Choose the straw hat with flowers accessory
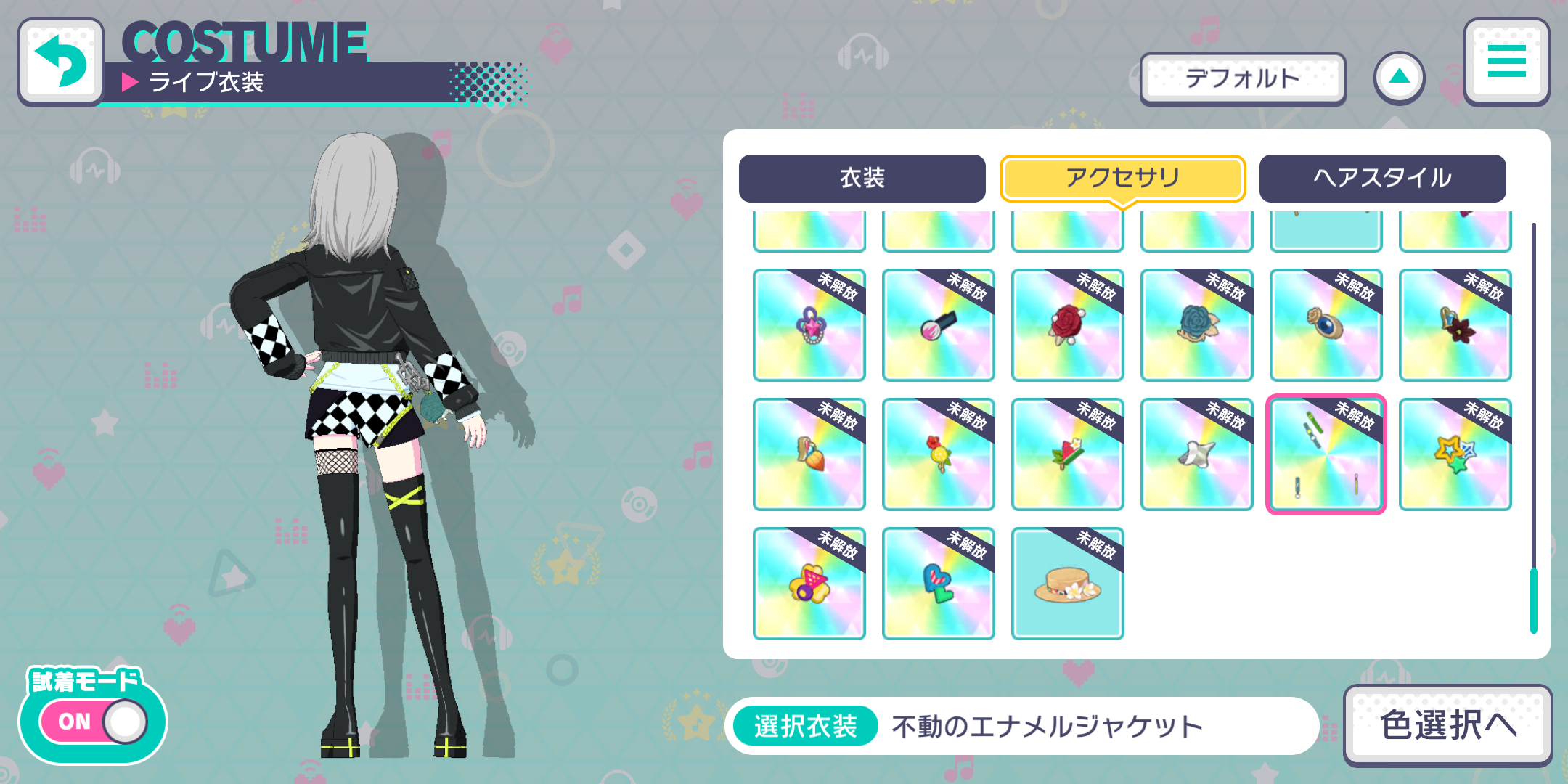Screen dimensions: 1568x784 tap(1067, 583)
